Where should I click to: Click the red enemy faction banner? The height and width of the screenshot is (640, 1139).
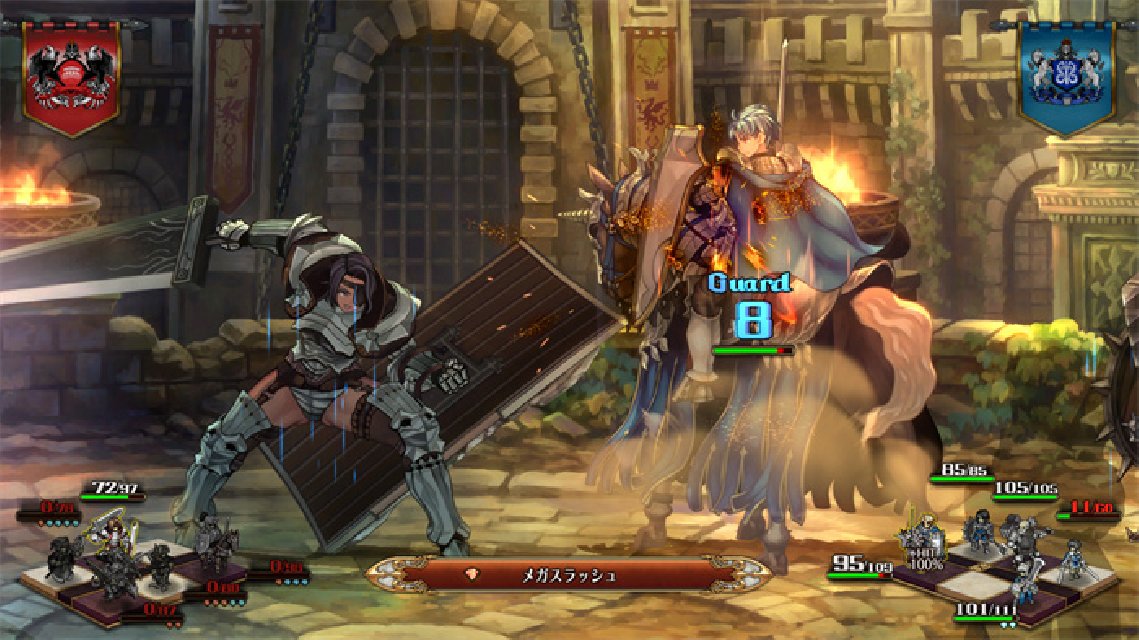click(71, 76)
